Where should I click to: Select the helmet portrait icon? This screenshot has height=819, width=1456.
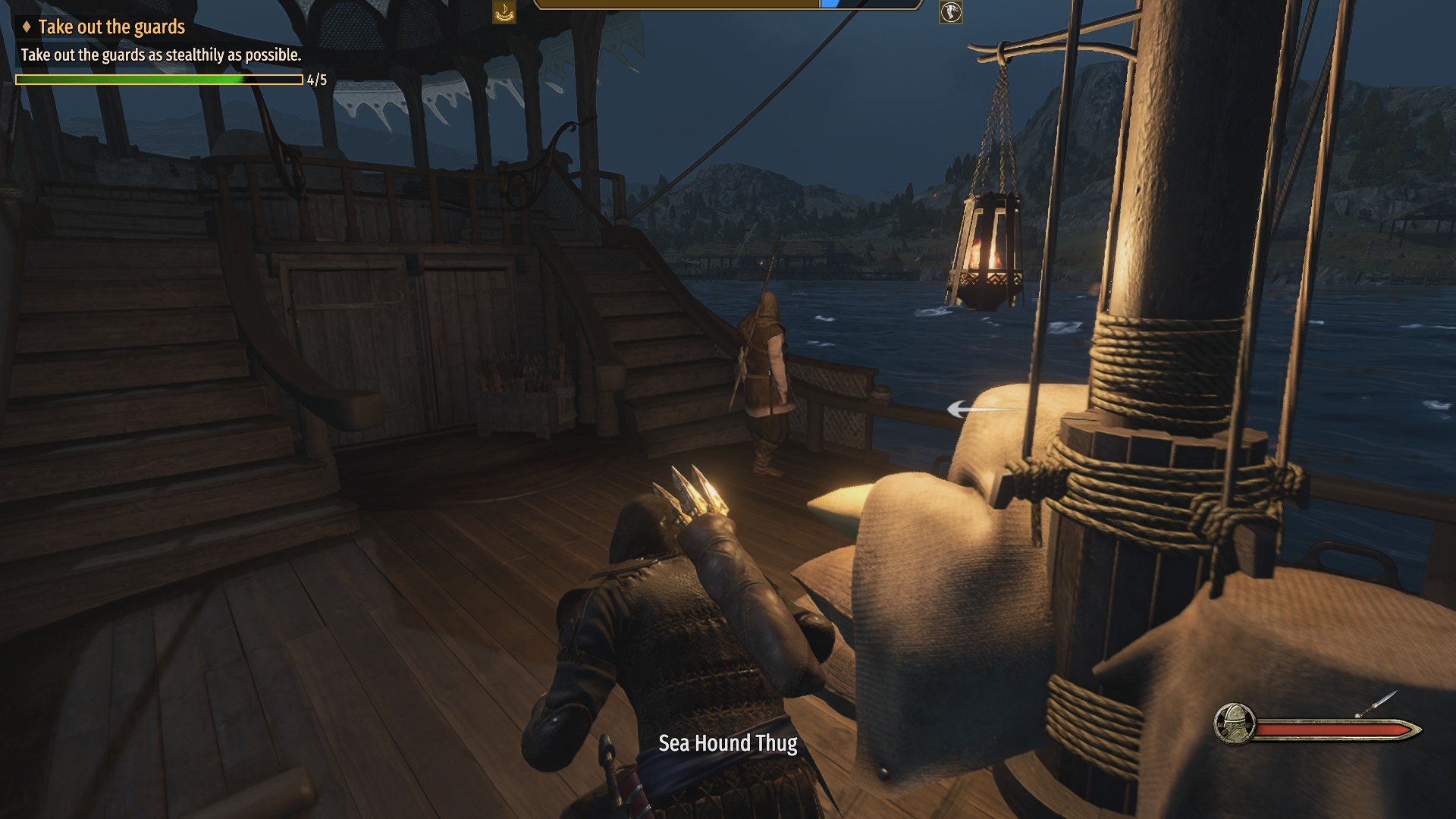(1234, 723)
